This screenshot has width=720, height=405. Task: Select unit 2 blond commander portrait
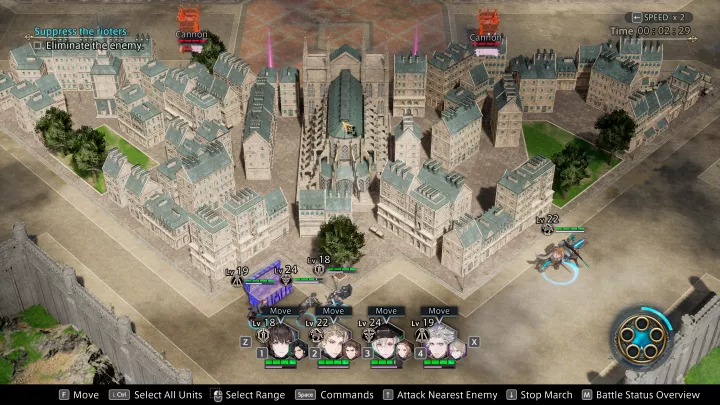(x=333, y=340)
